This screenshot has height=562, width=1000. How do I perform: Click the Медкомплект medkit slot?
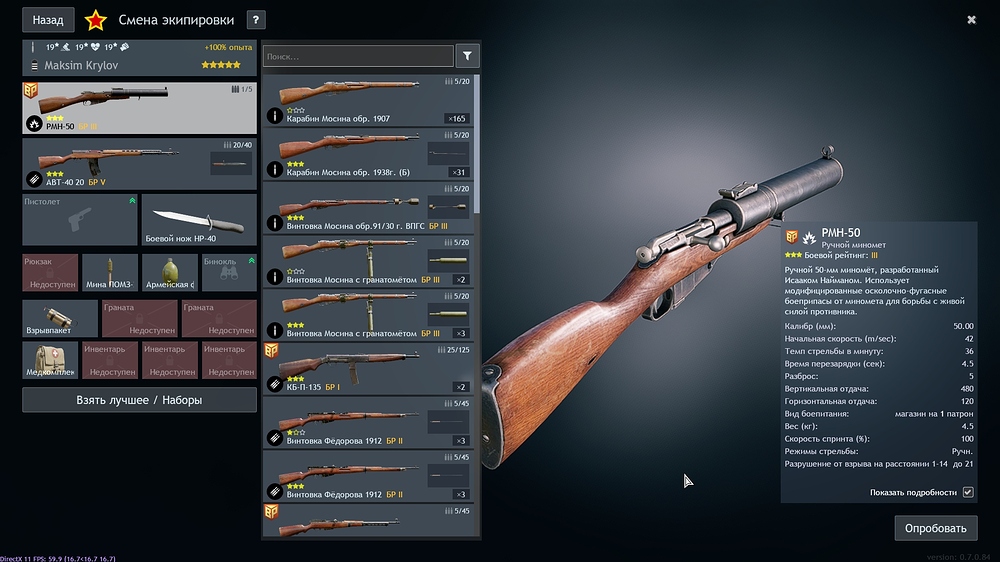[x=50, y=361]
